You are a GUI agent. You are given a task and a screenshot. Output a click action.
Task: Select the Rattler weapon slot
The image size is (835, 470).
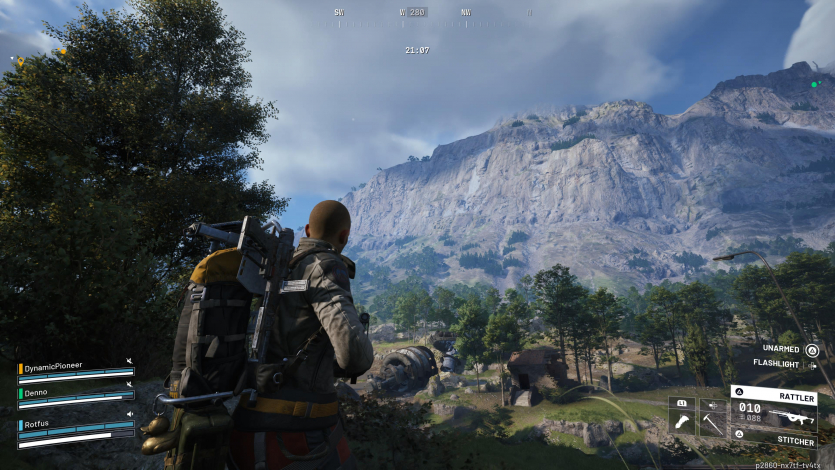click(773, 412)
